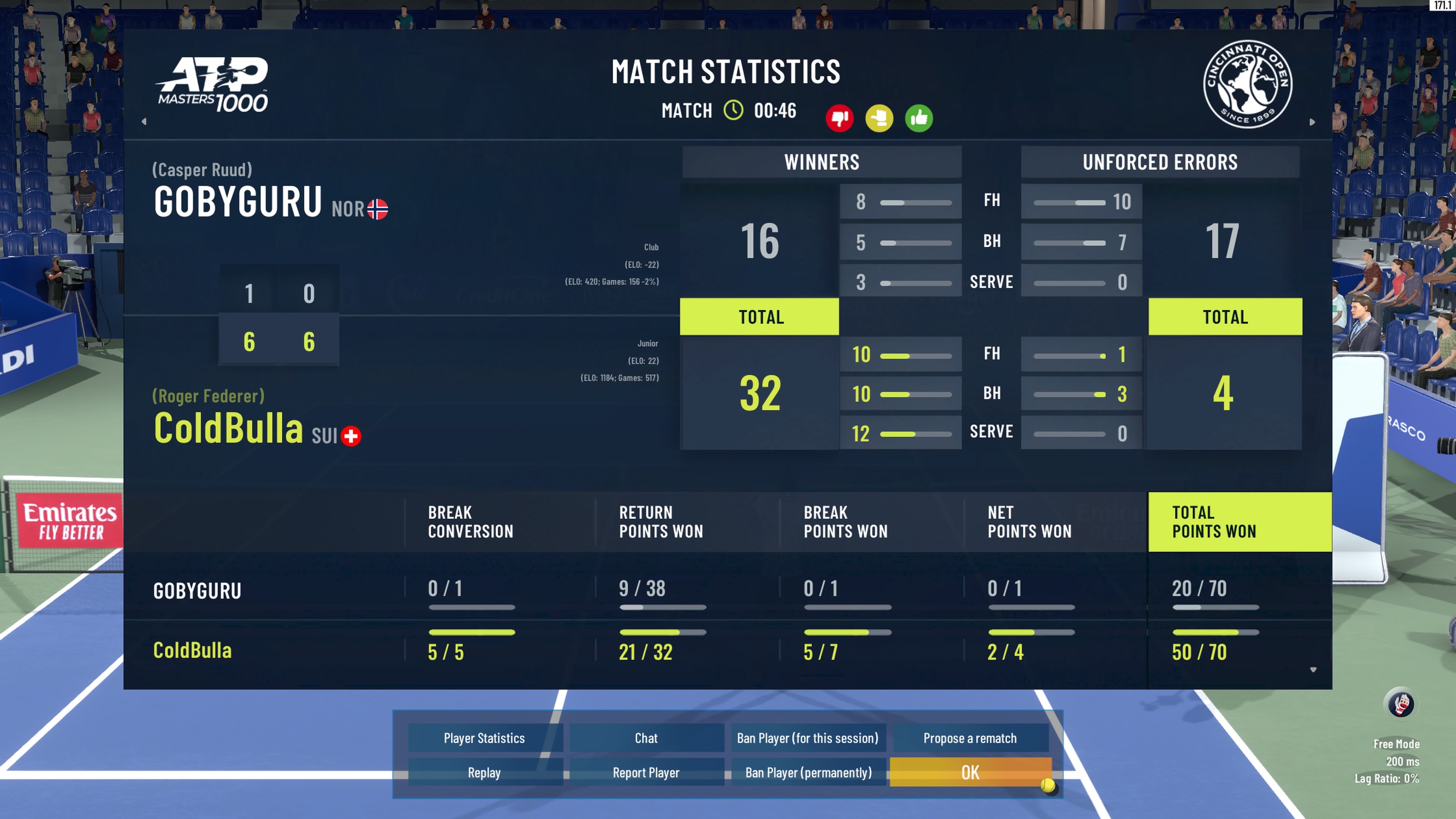The width and height of the screenshot is (1456, 819).
Task: Select the Break Points Won column header
Action: [846, 522]
